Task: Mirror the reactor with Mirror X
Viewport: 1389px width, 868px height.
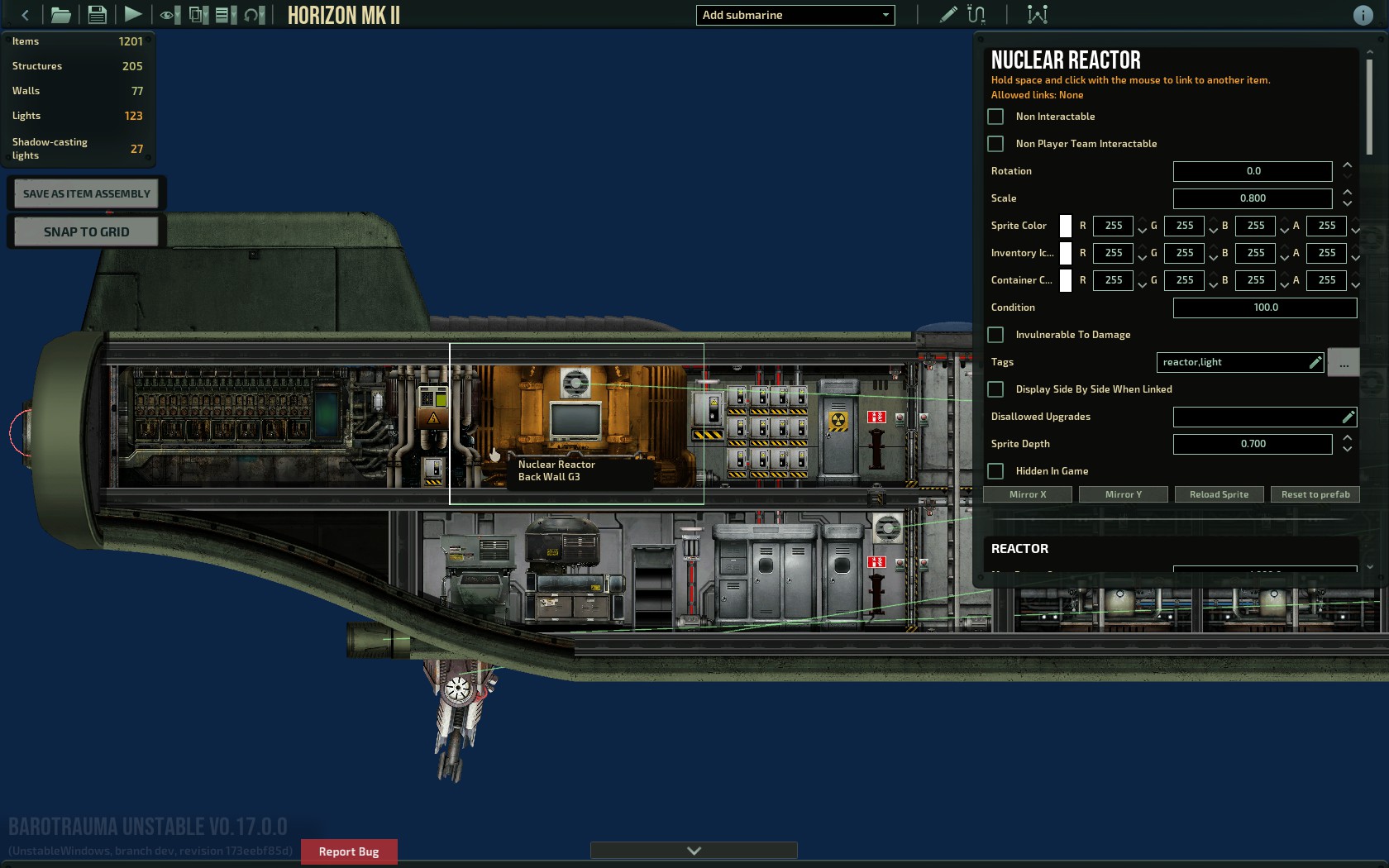Action: 1027,494
